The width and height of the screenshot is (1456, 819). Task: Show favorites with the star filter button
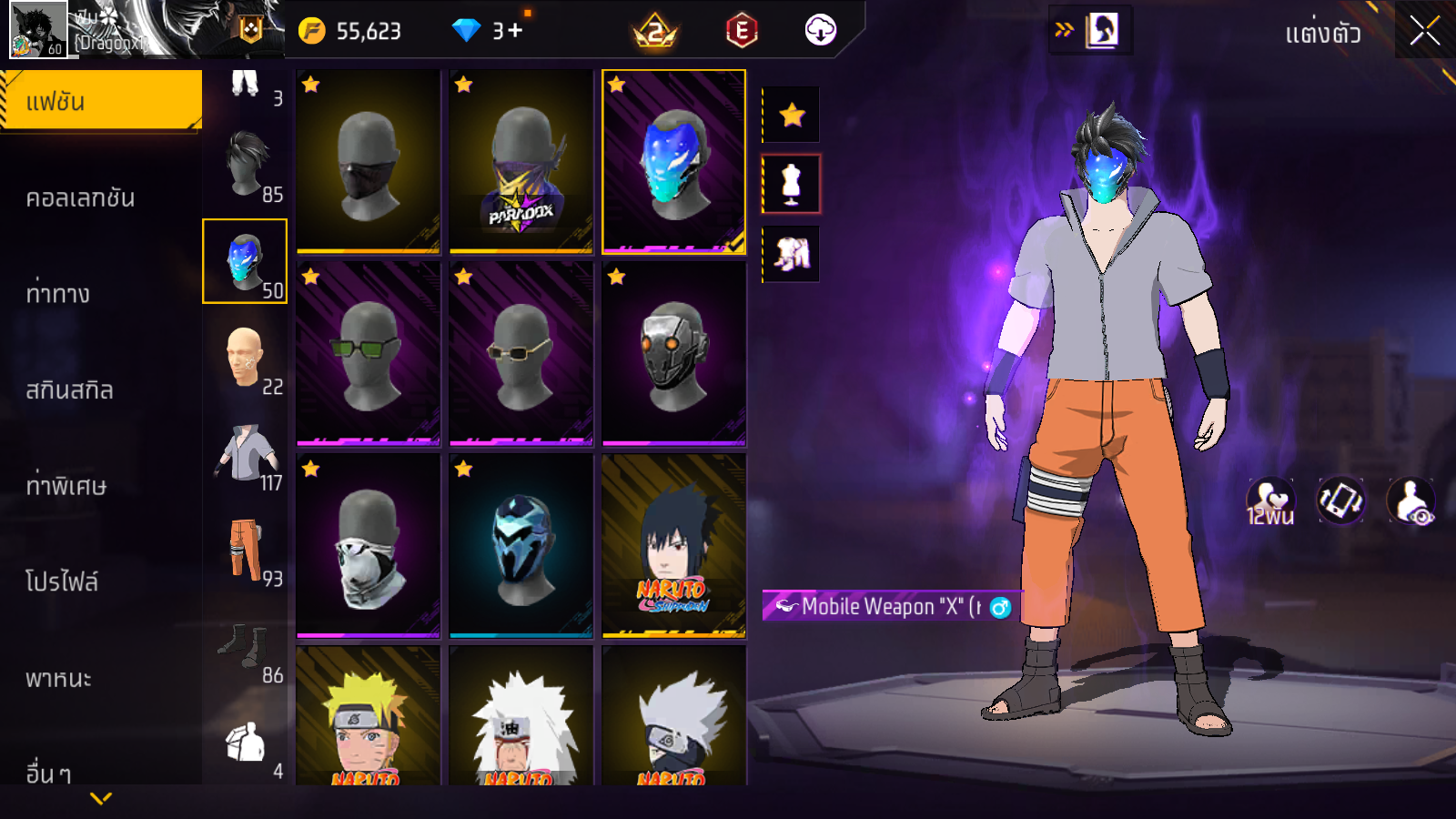pos(792,115)
